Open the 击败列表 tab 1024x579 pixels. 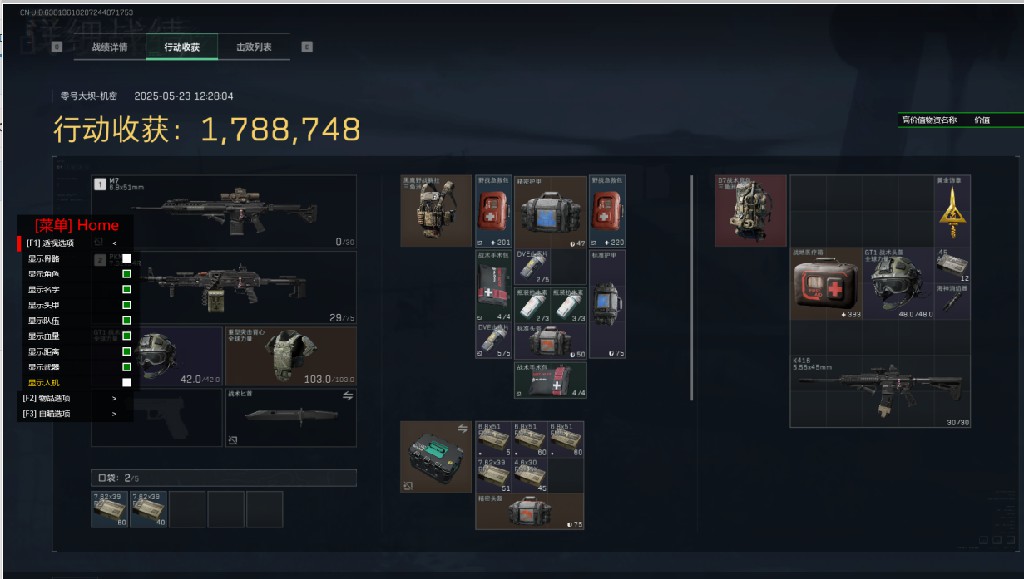(254, 47)
